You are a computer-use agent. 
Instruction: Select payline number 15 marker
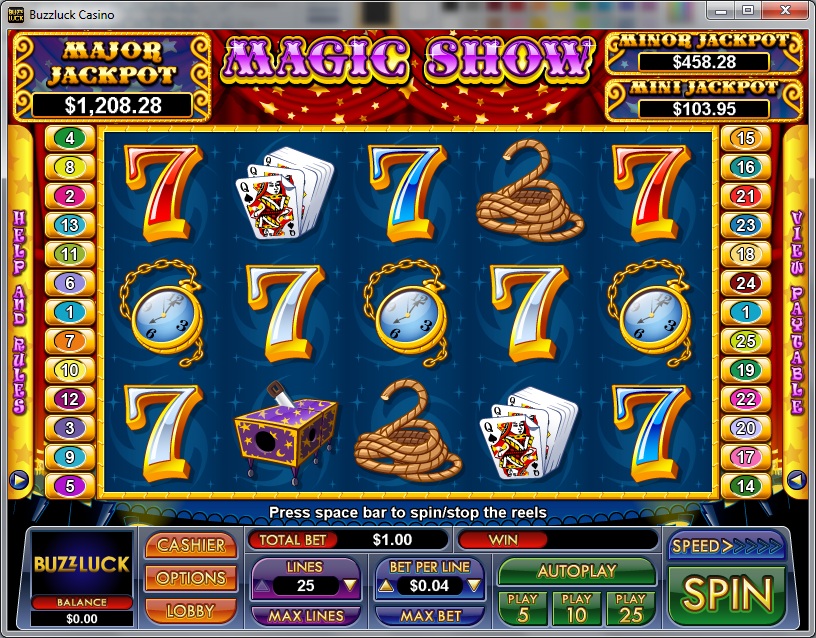point(746,138)
